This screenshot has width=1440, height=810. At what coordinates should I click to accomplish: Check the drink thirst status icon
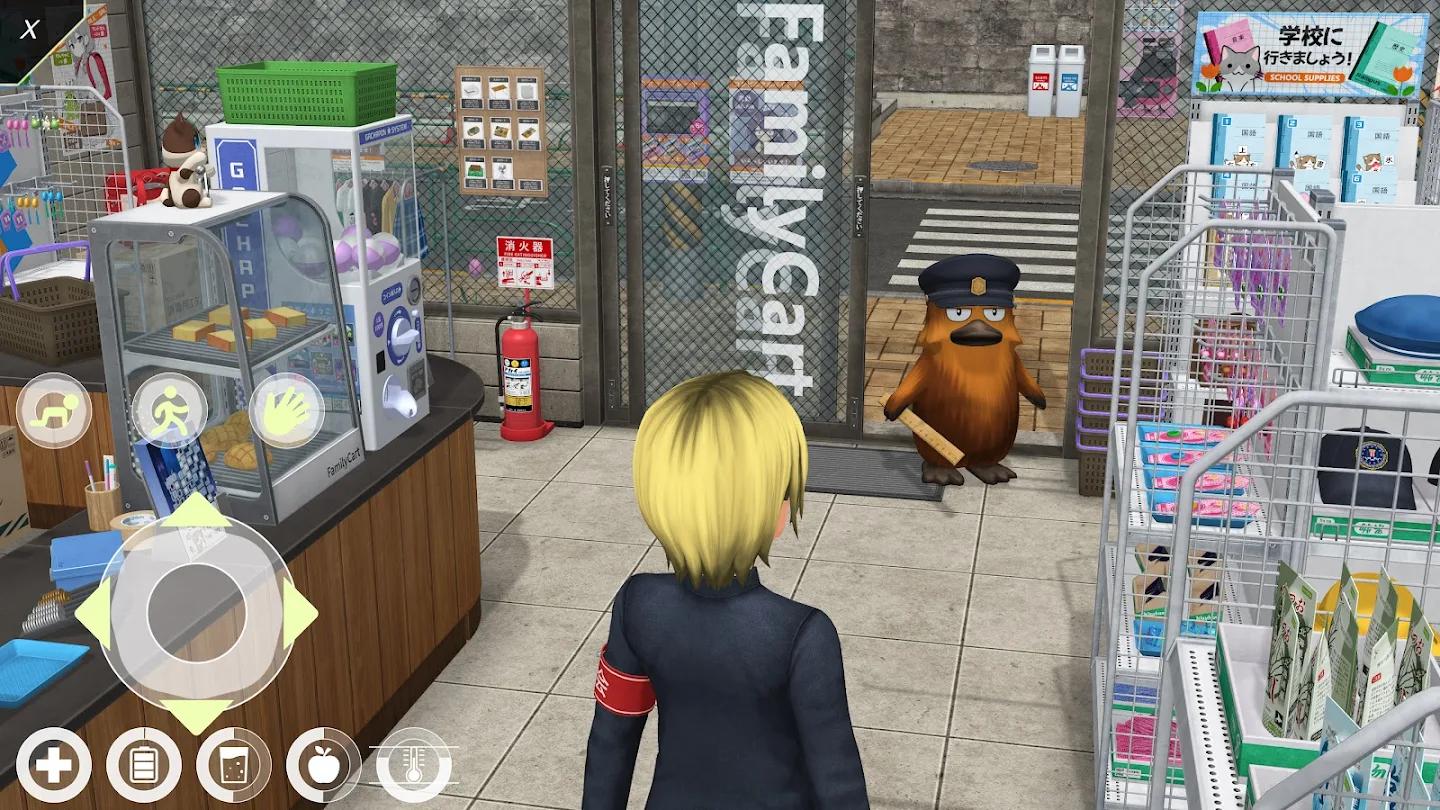pos(232,766)
